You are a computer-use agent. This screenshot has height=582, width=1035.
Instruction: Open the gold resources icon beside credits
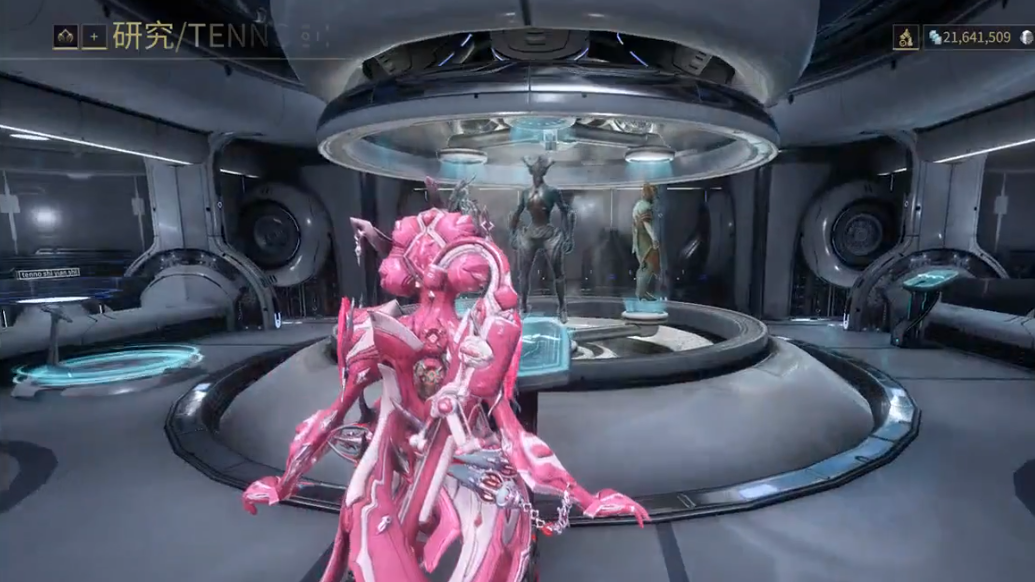coord(906,38)
